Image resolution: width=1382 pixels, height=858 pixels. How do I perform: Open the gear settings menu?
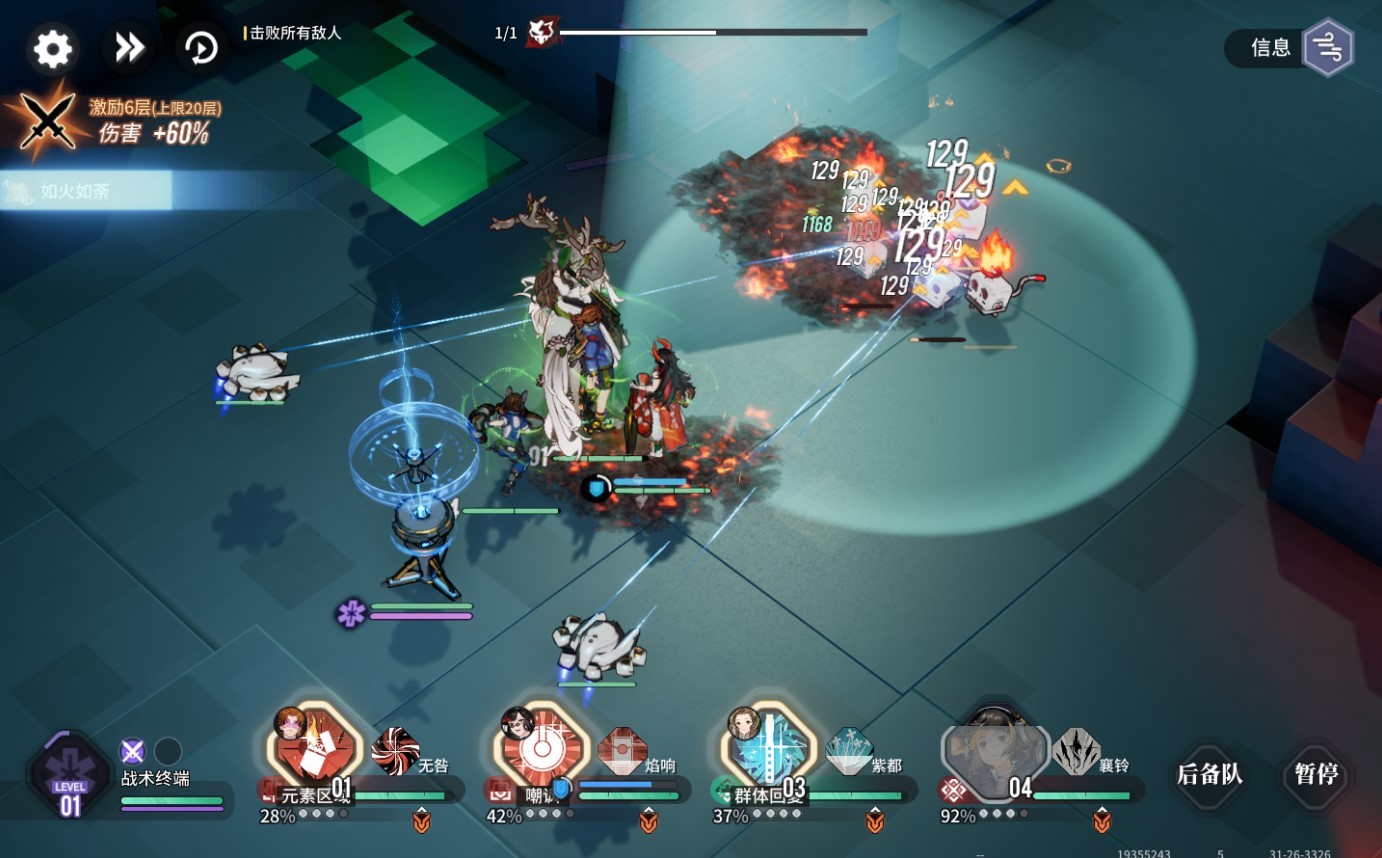click(x=53, y=49)
